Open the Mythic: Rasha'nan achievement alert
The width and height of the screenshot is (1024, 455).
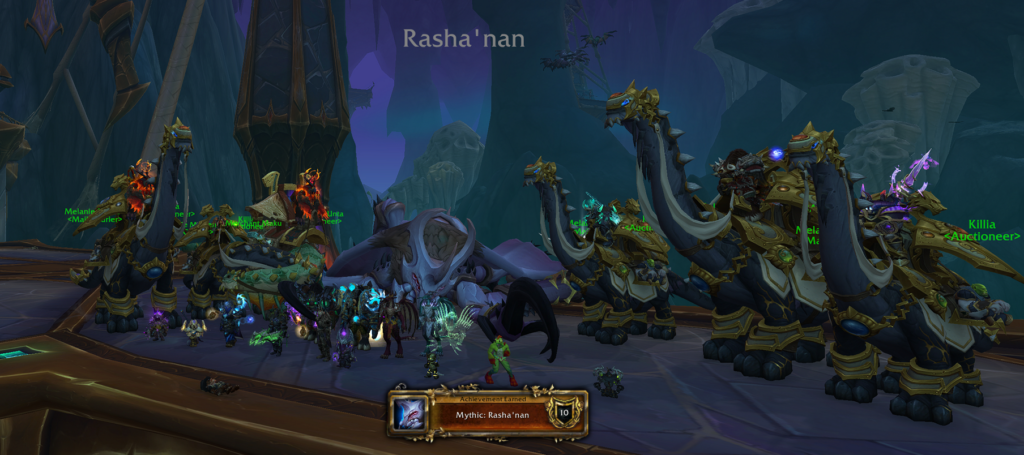pos(488,414)
